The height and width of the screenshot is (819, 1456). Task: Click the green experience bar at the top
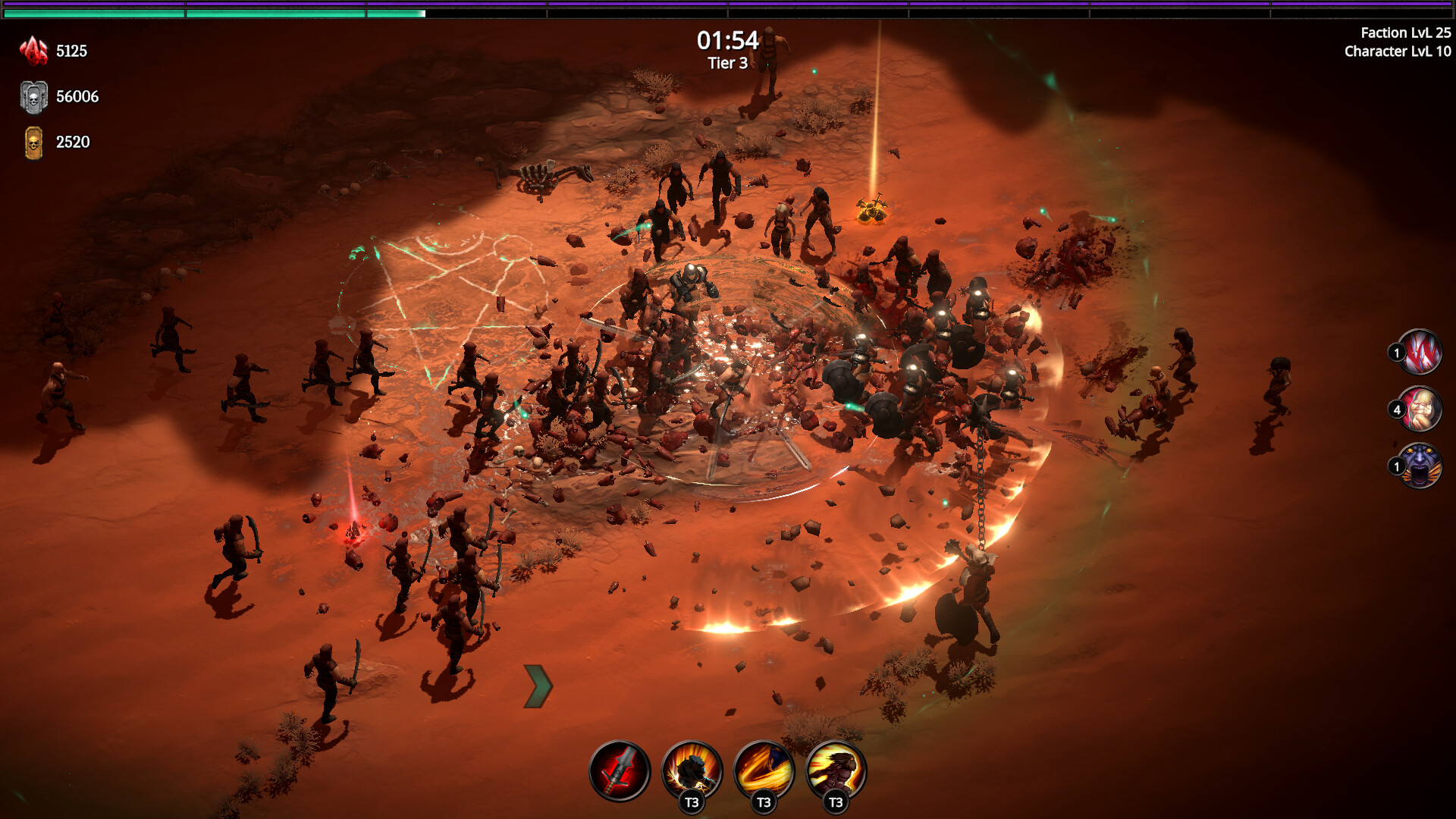coord(212,12)
